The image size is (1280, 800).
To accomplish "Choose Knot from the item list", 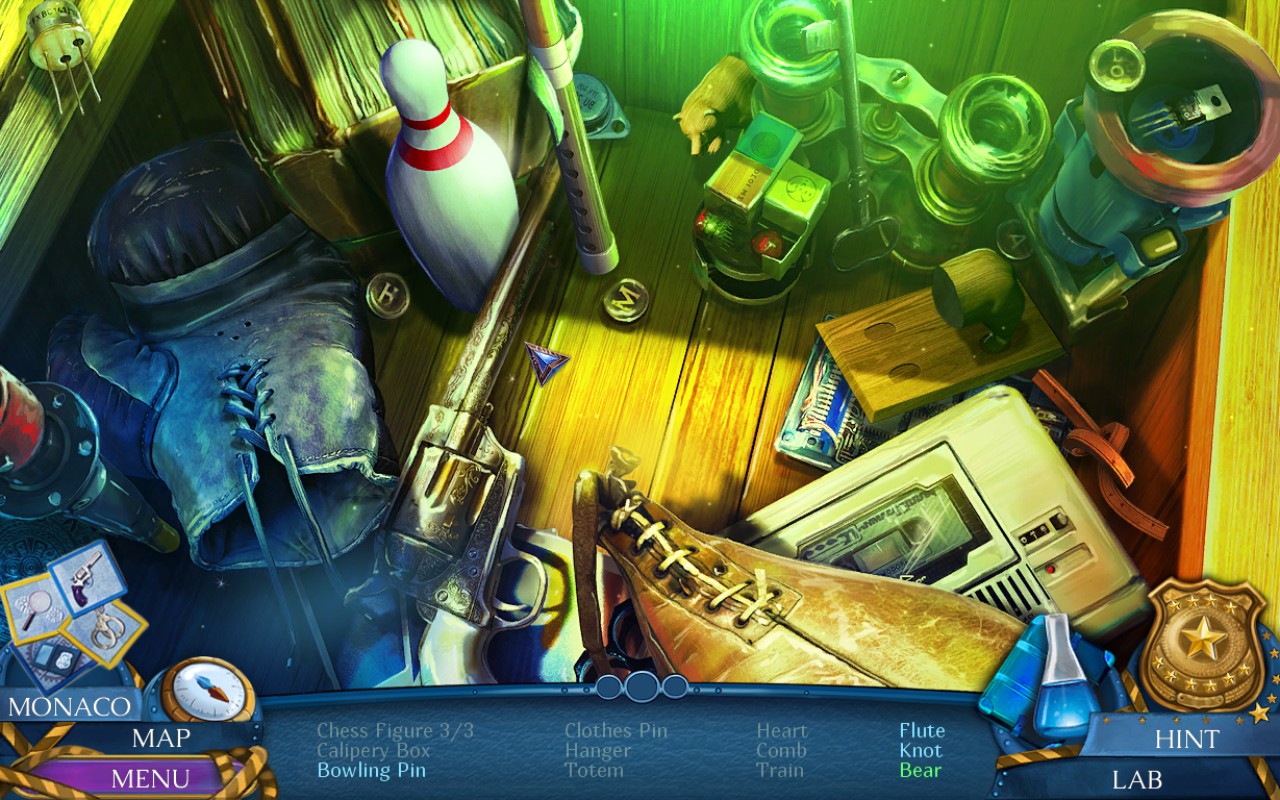I will click(x=920, y=750).
